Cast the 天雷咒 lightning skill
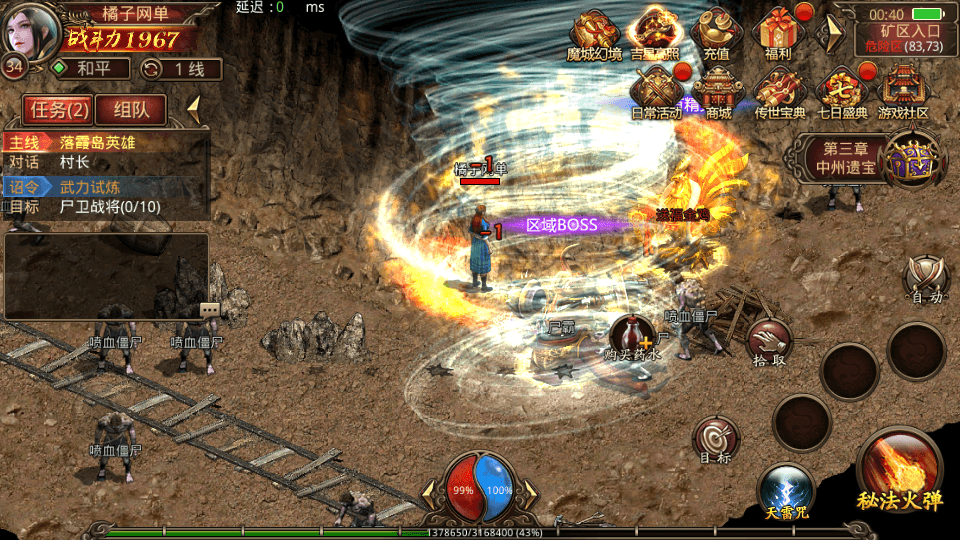 point(785,493)
